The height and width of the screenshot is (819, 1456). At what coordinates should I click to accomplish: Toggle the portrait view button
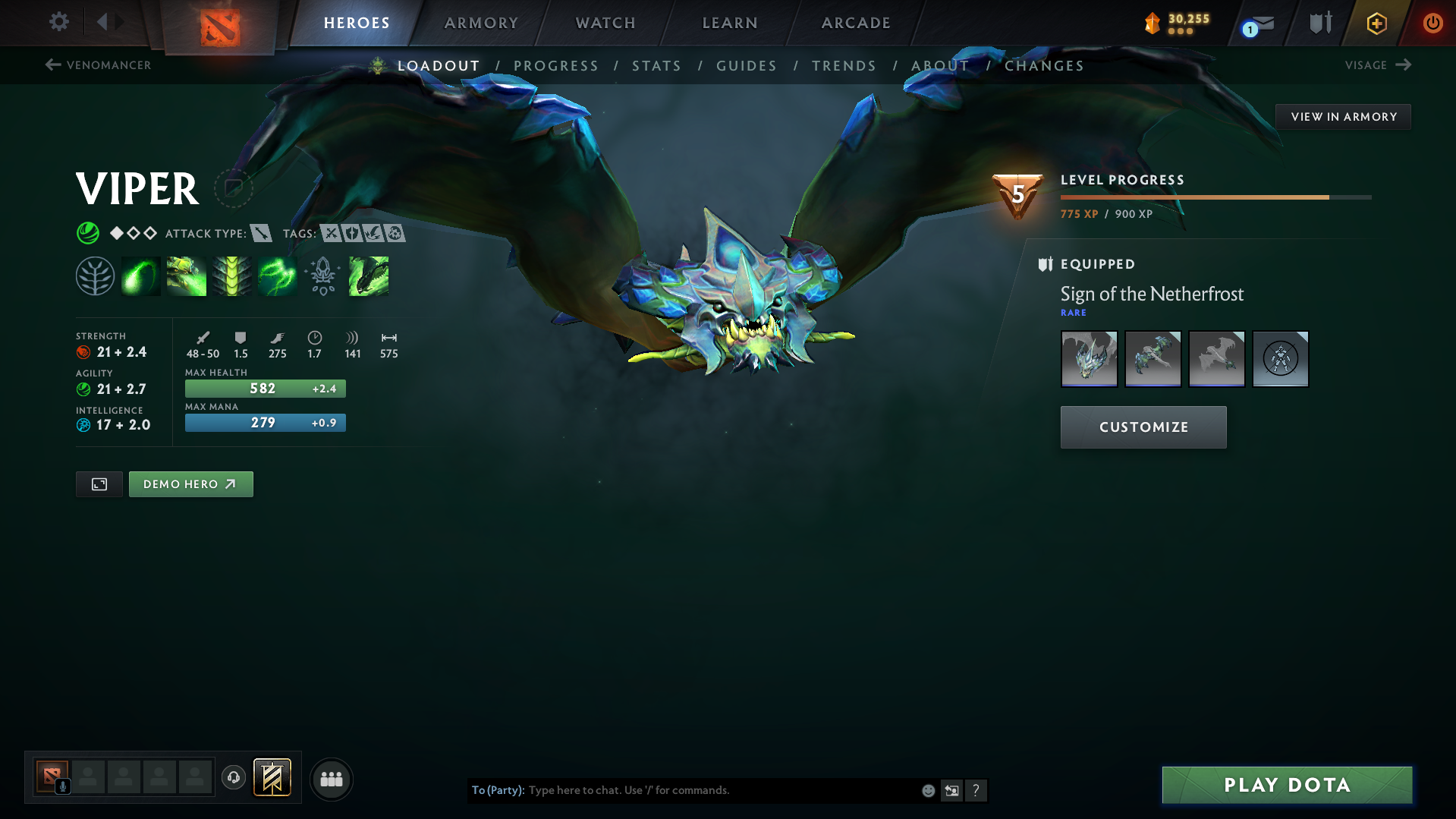pos(99,484)
